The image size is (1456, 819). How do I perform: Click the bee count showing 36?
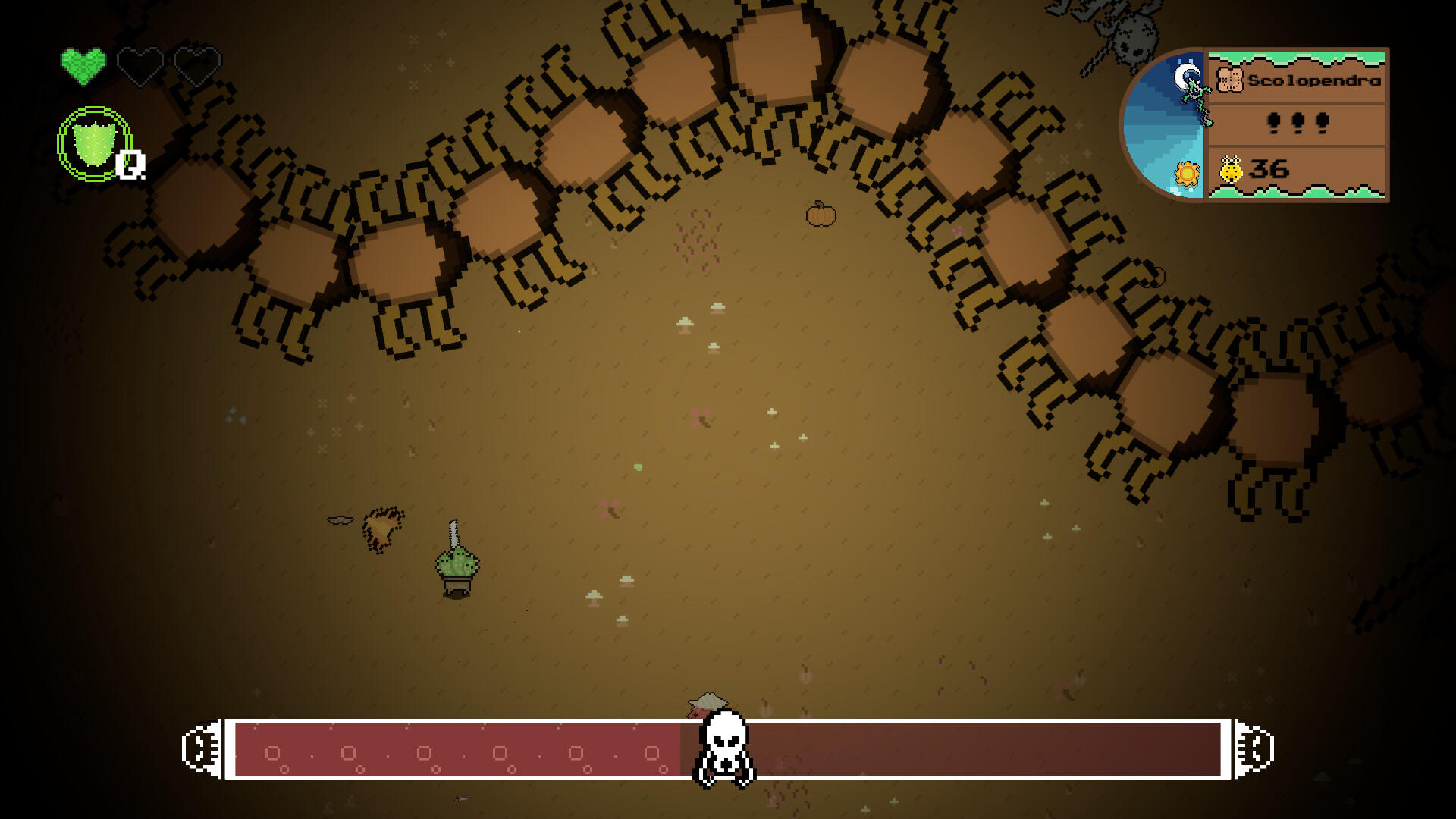coord(1270,168)
